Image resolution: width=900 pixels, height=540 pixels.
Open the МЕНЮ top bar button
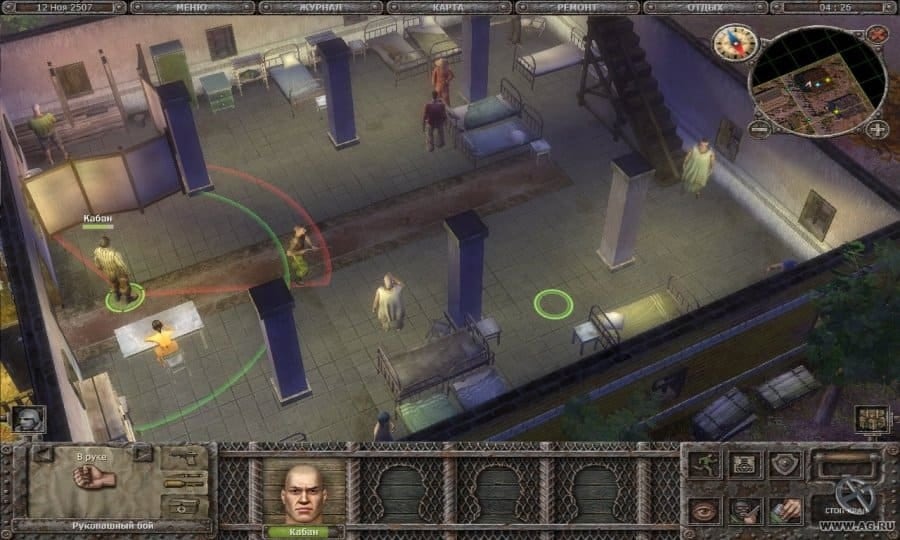point(193,7)
